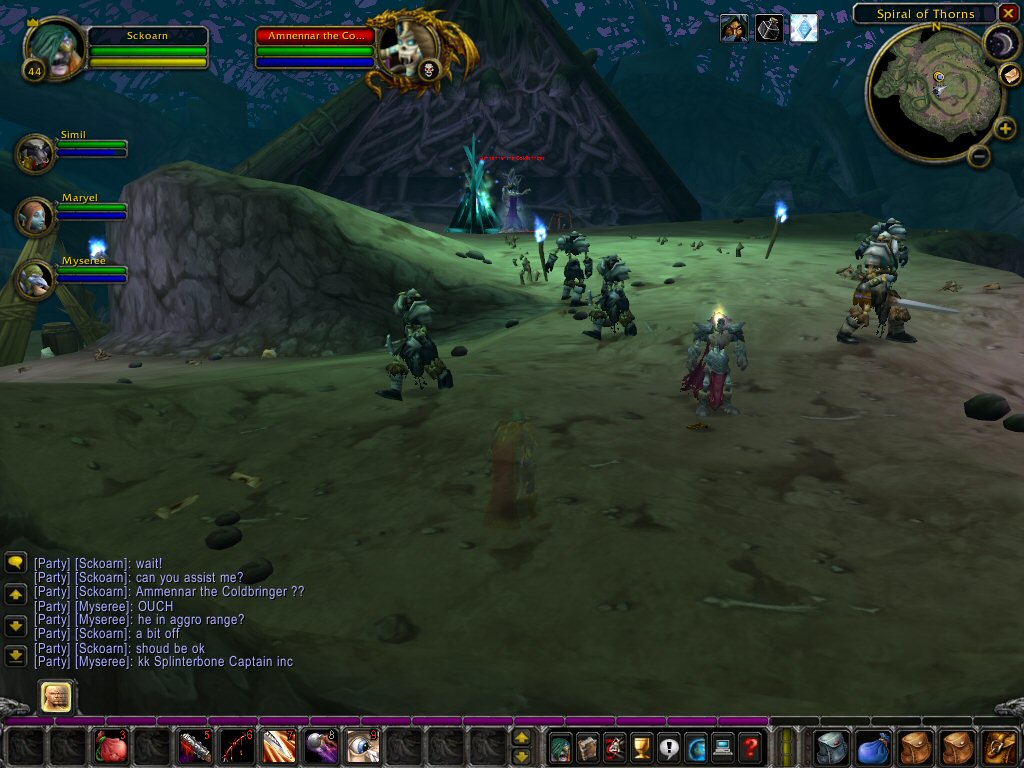Zoom in the minimap with plus button
The width and height of the screenshot is (1024, 768).
(1005, 128)
